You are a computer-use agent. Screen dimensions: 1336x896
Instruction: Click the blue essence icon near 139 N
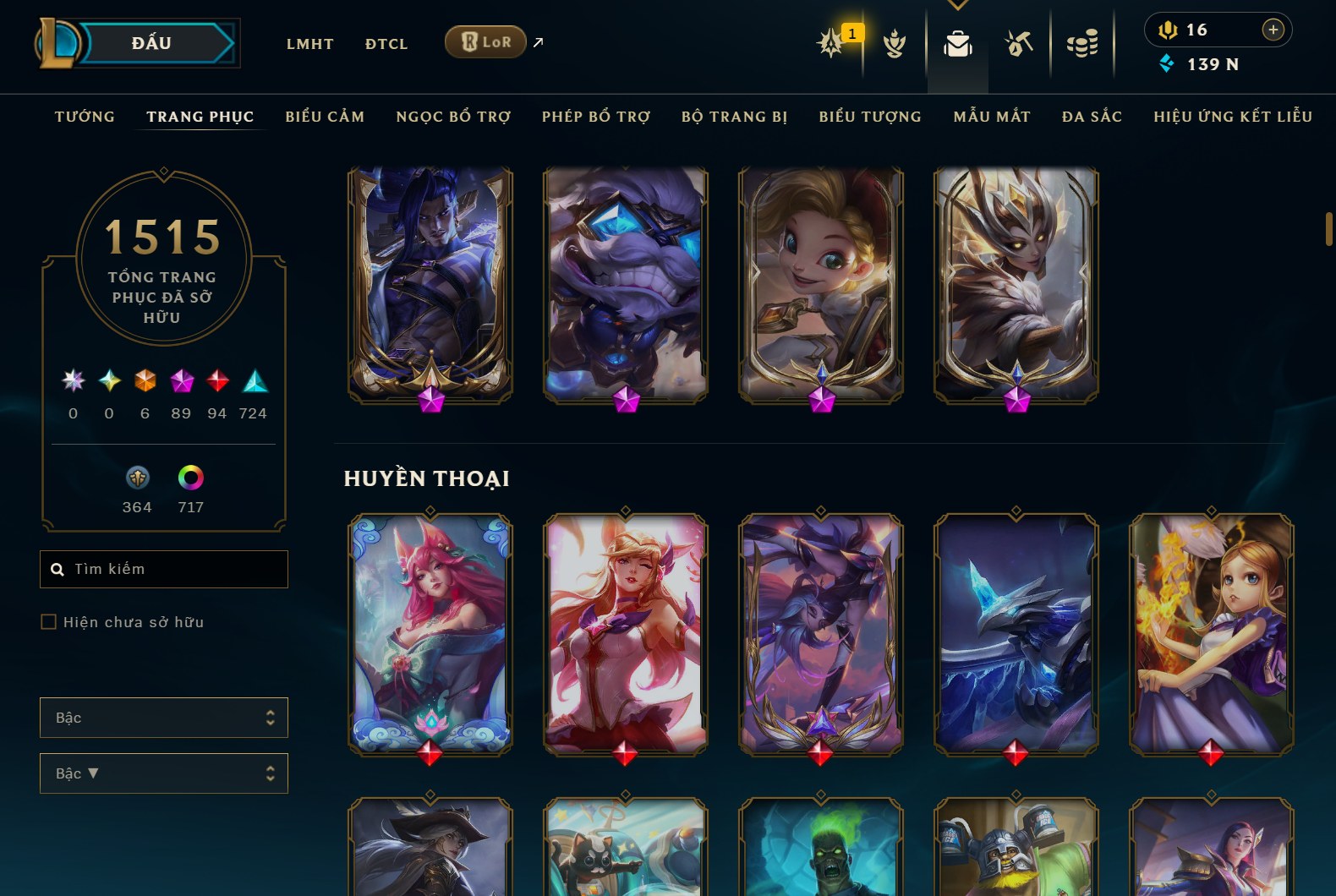pos(1169,62)
